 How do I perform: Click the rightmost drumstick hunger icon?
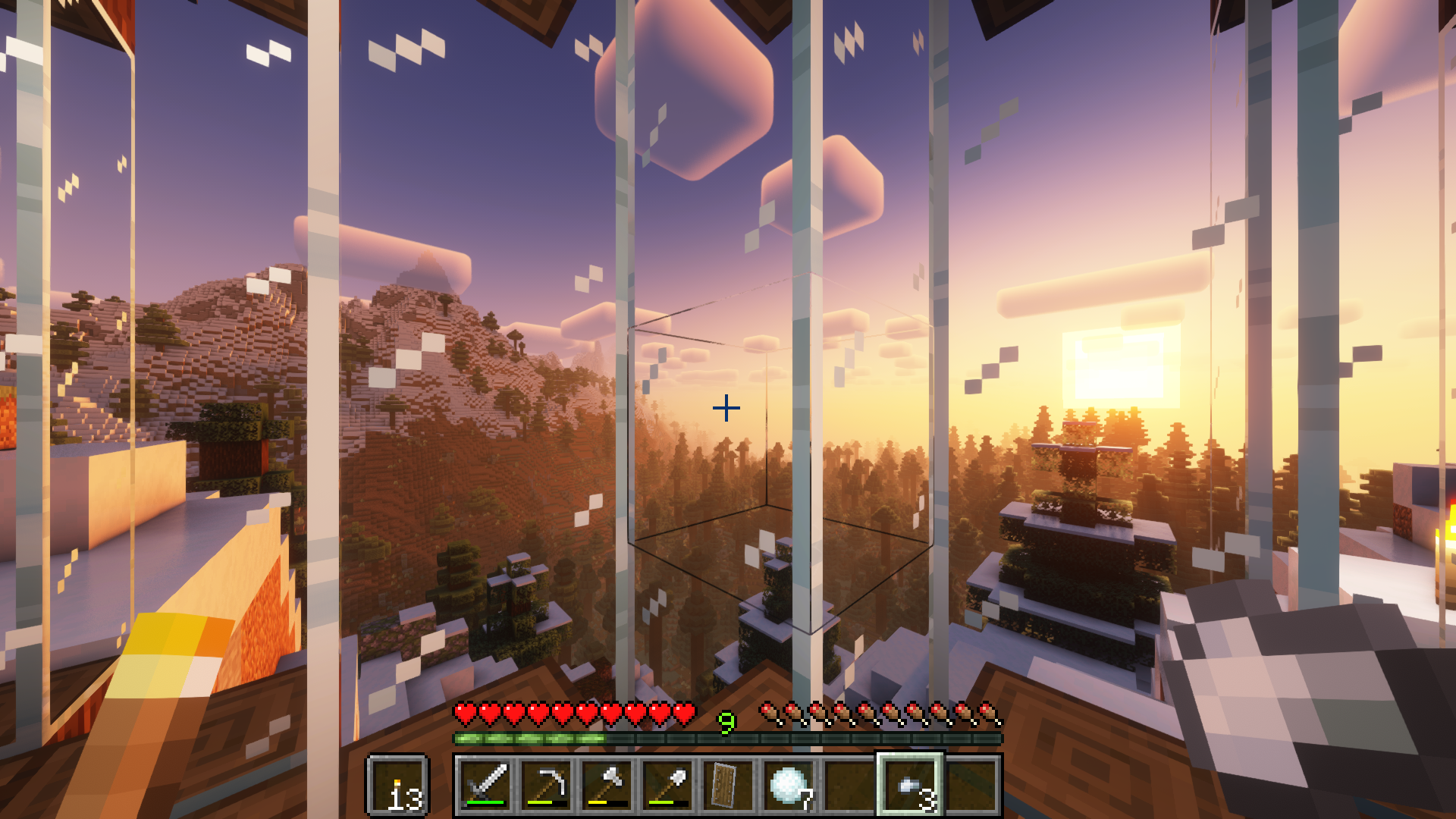coord(986,711)
